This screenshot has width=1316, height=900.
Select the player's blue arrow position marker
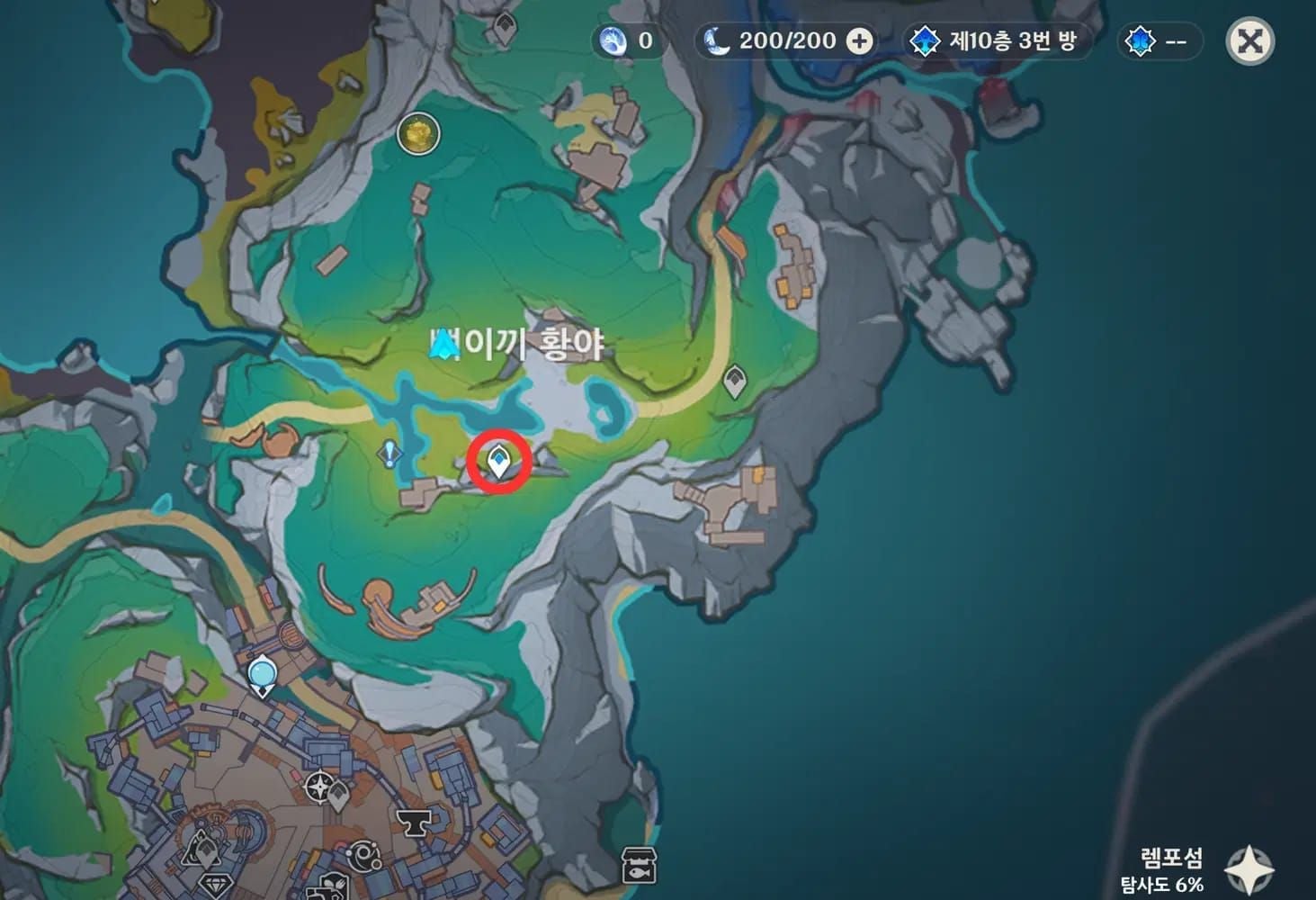[443, 345]
